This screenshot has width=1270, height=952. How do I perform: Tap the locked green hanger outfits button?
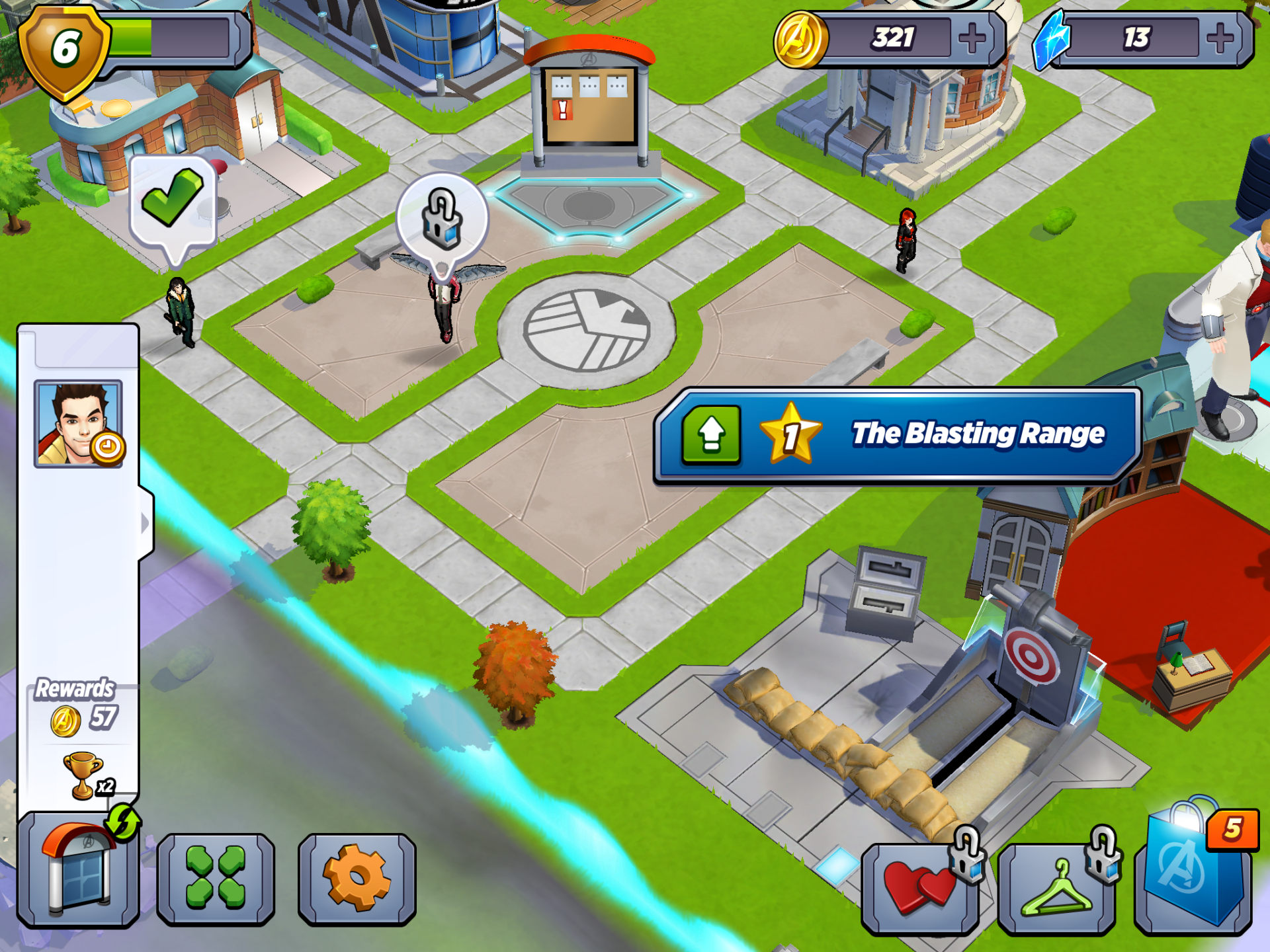1057,889
